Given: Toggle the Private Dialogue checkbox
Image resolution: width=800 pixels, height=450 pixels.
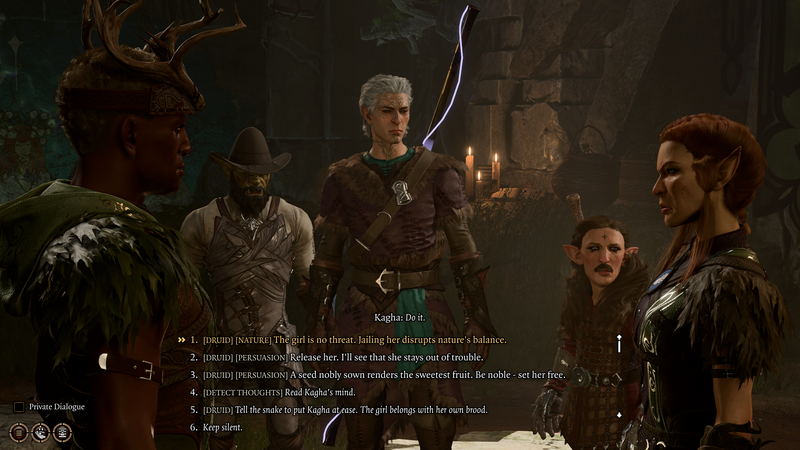Looking at the screenshot, I should click(x=19, y=407).
